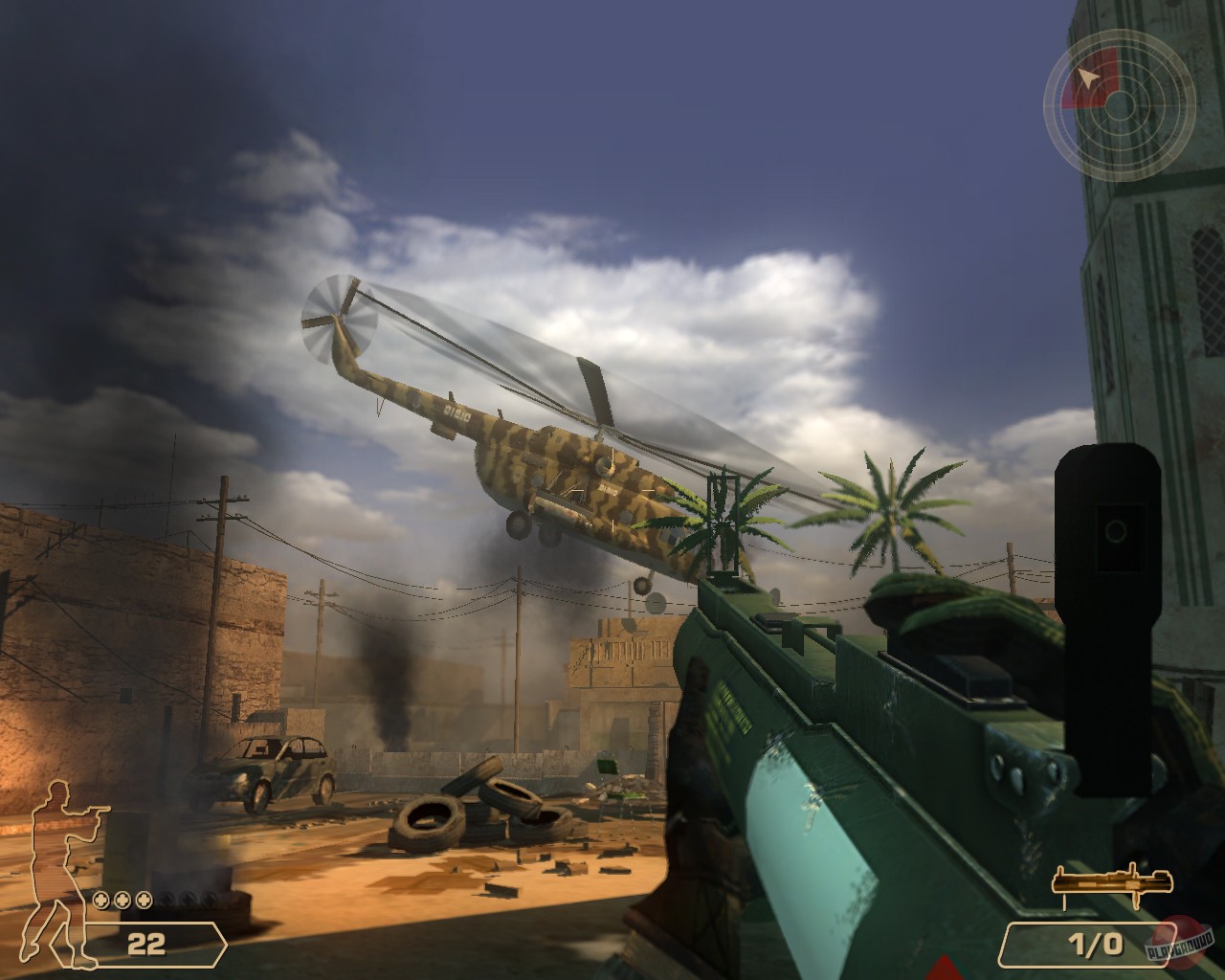Select the rifle ammo counter reading 22
This screenshot has height=980, width=1225.
pyautogui.click(x=145, y=943)
